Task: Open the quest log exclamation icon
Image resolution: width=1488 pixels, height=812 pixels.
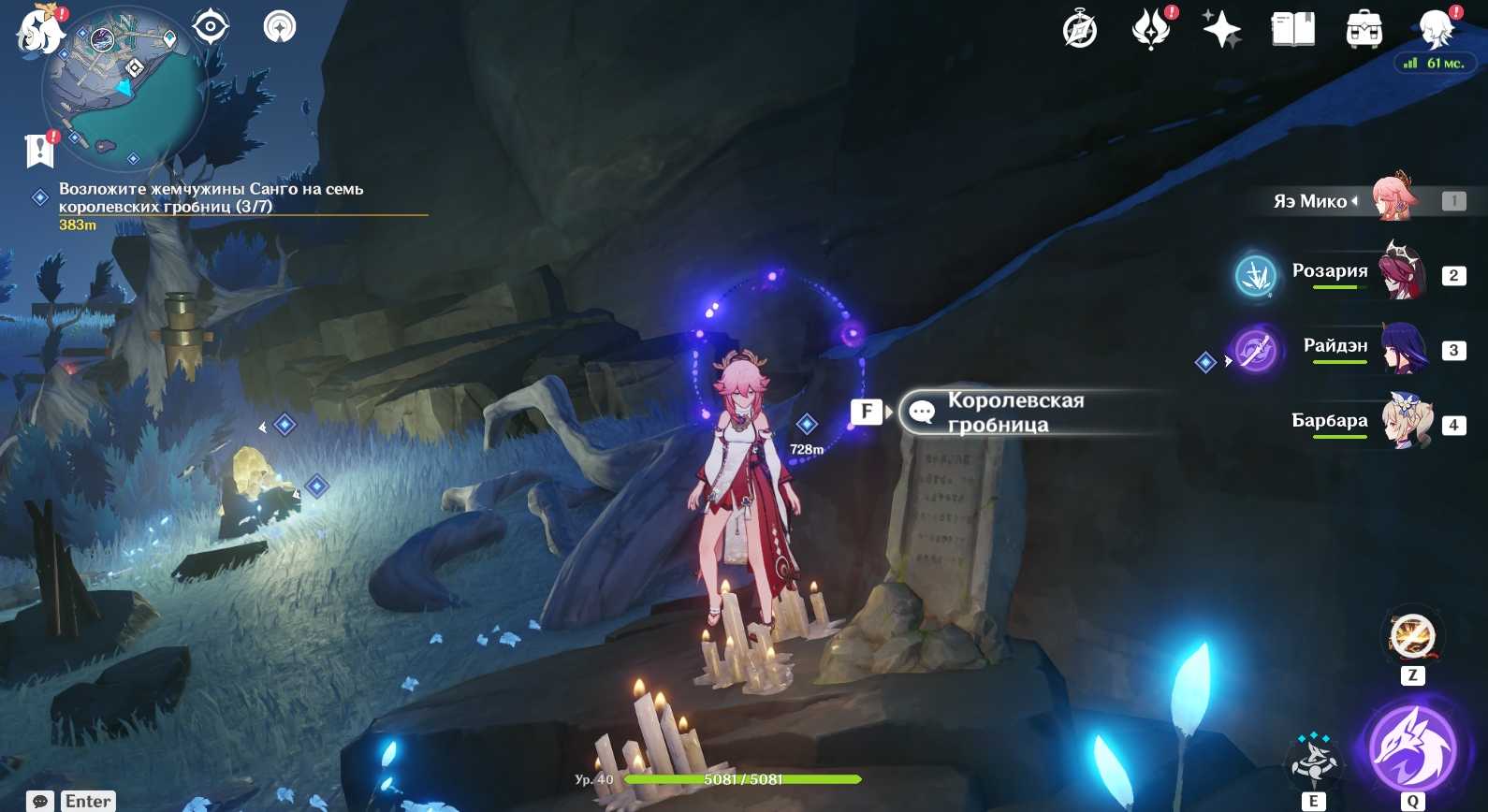Action: click(x=40, y=149)
